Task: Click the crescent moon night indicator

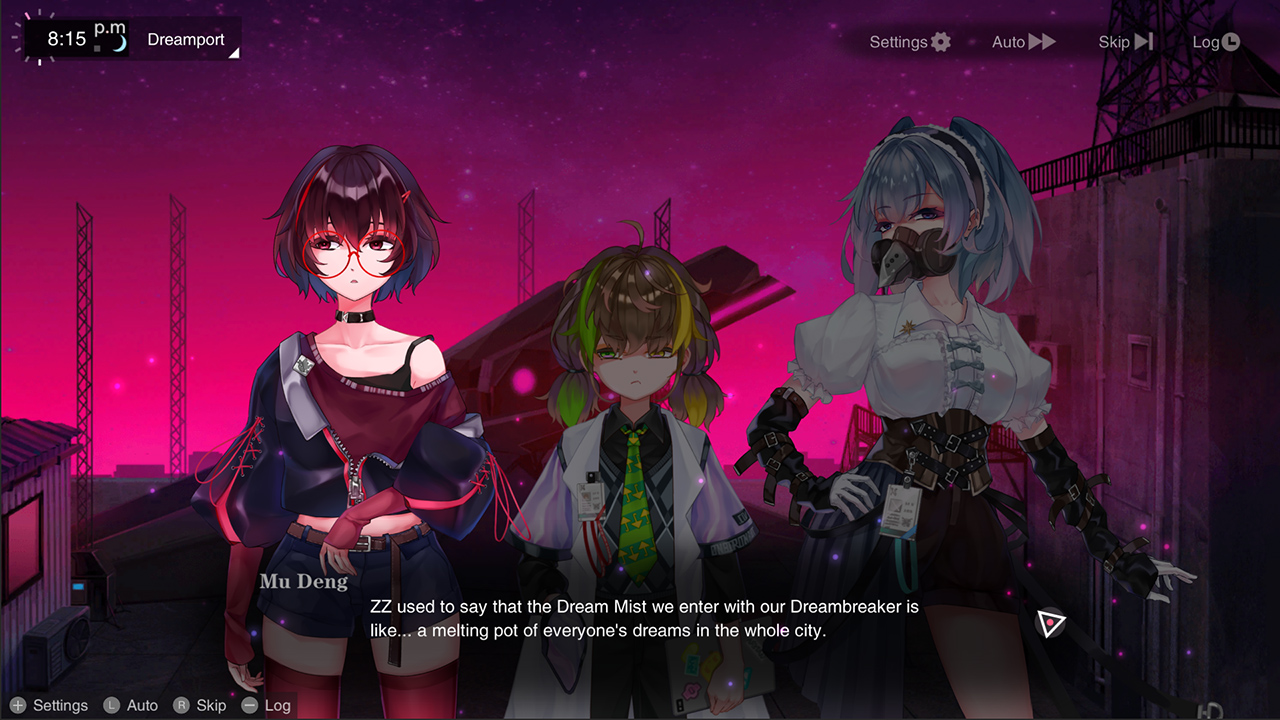Action: (118, 42)
